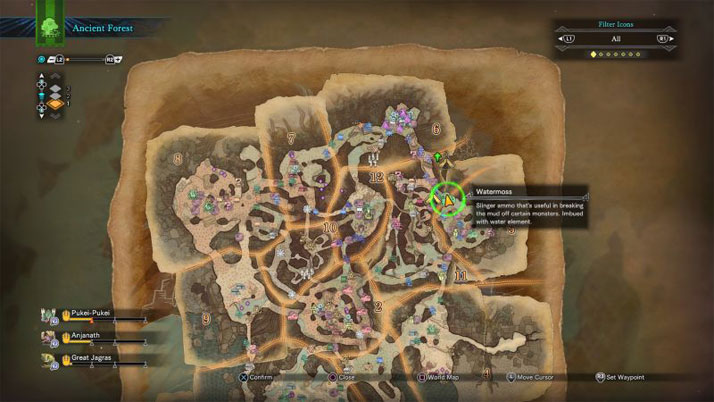Click the Watermoss marker highlighted by the cursor

click(449, 198)
